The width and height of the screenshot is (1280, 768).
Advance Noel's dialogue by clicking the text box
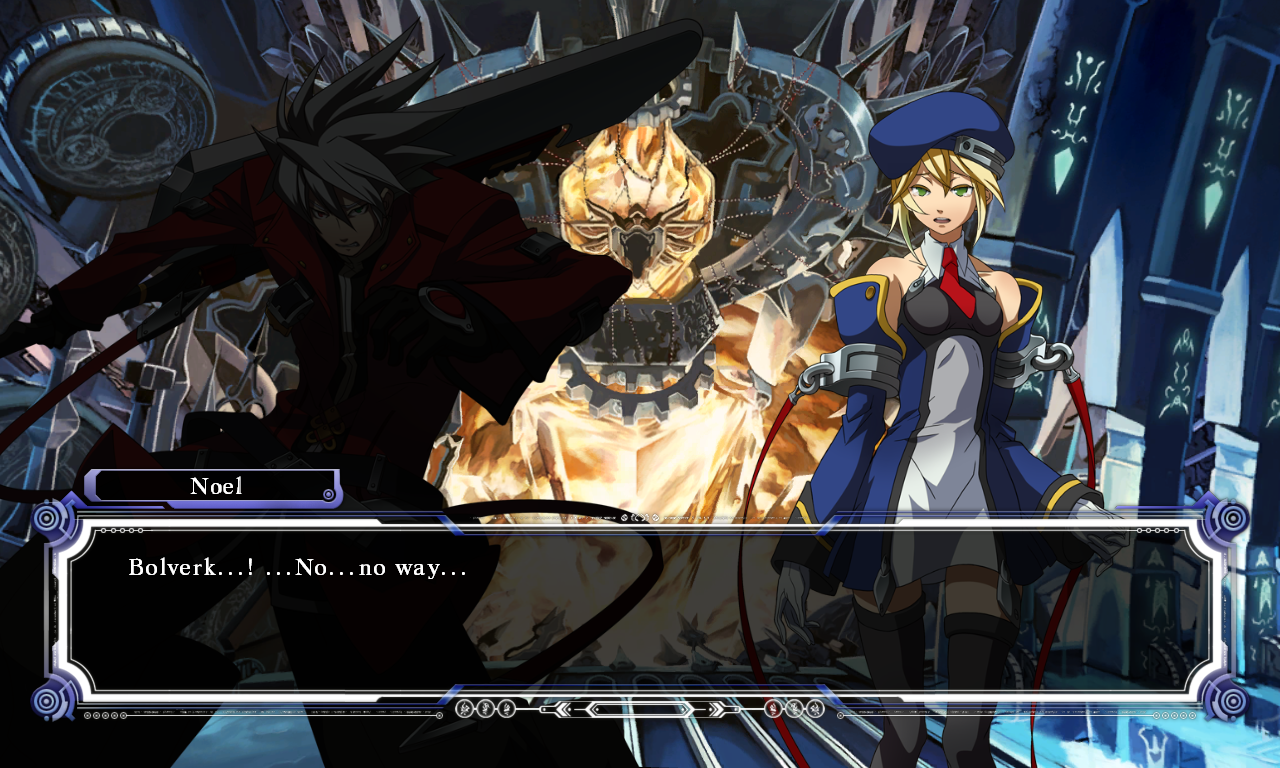click(x=640, y=610)
